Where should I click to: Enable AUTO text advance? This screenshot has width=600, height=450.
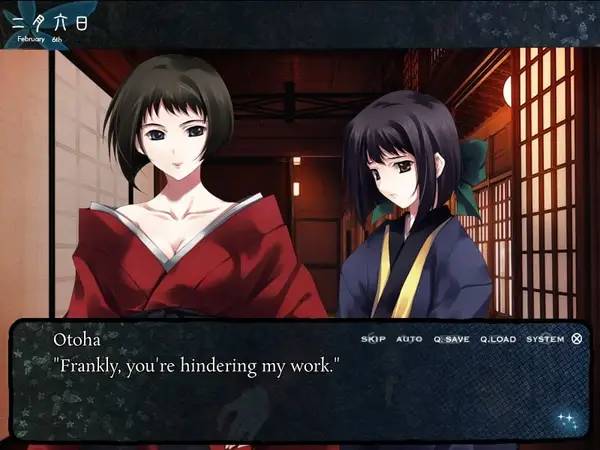coord(409,339)
